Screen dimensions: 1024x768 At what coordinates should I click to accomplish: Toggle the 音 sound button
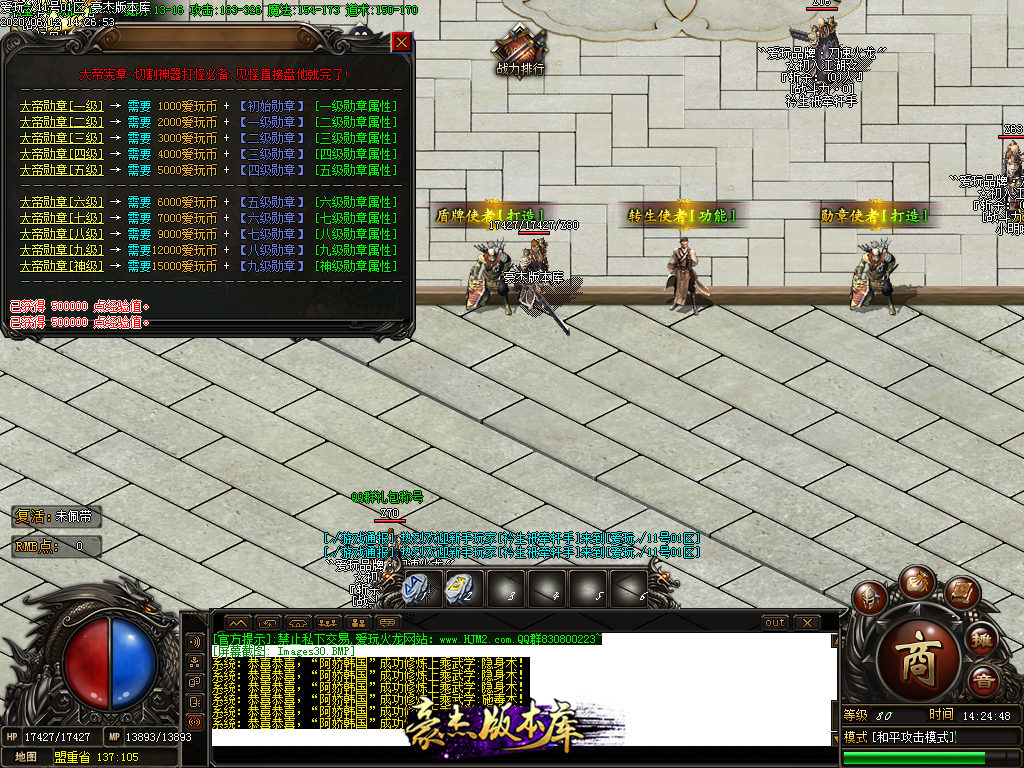pos(983,683)
